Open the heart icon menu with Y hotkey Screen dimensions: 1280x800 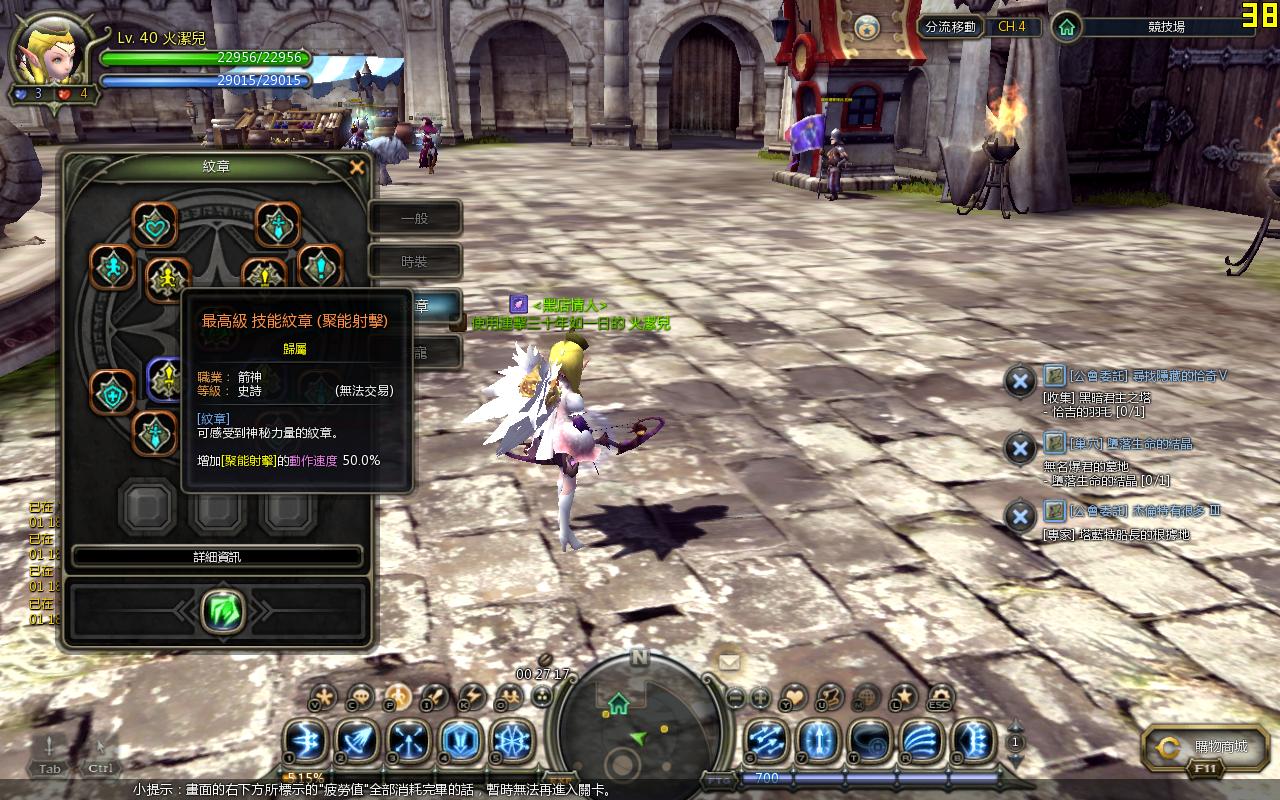point(793,696)
